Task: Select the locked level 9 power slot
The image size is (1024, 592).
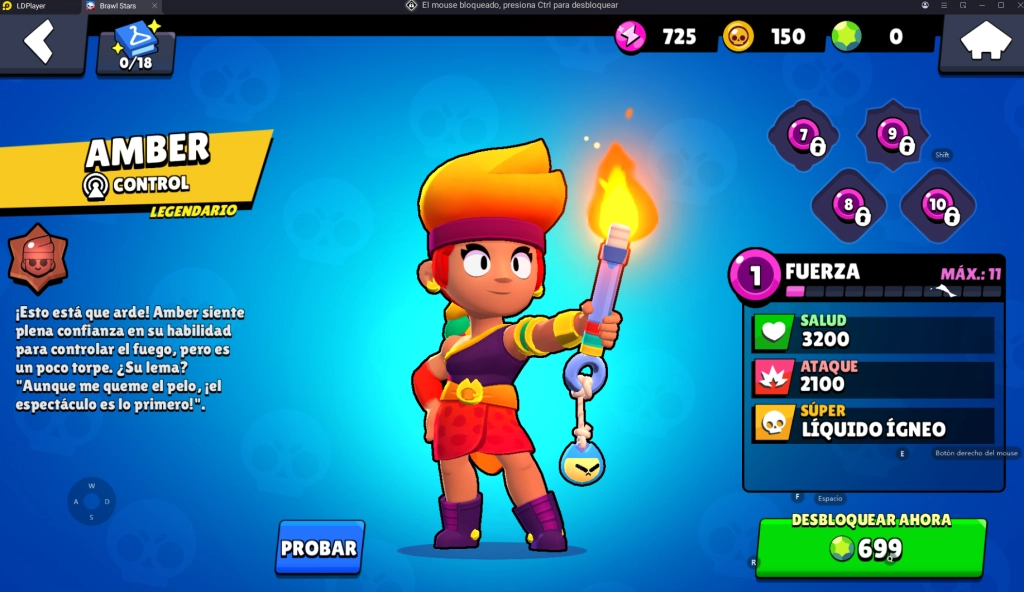Action: [x=892, y=135]
